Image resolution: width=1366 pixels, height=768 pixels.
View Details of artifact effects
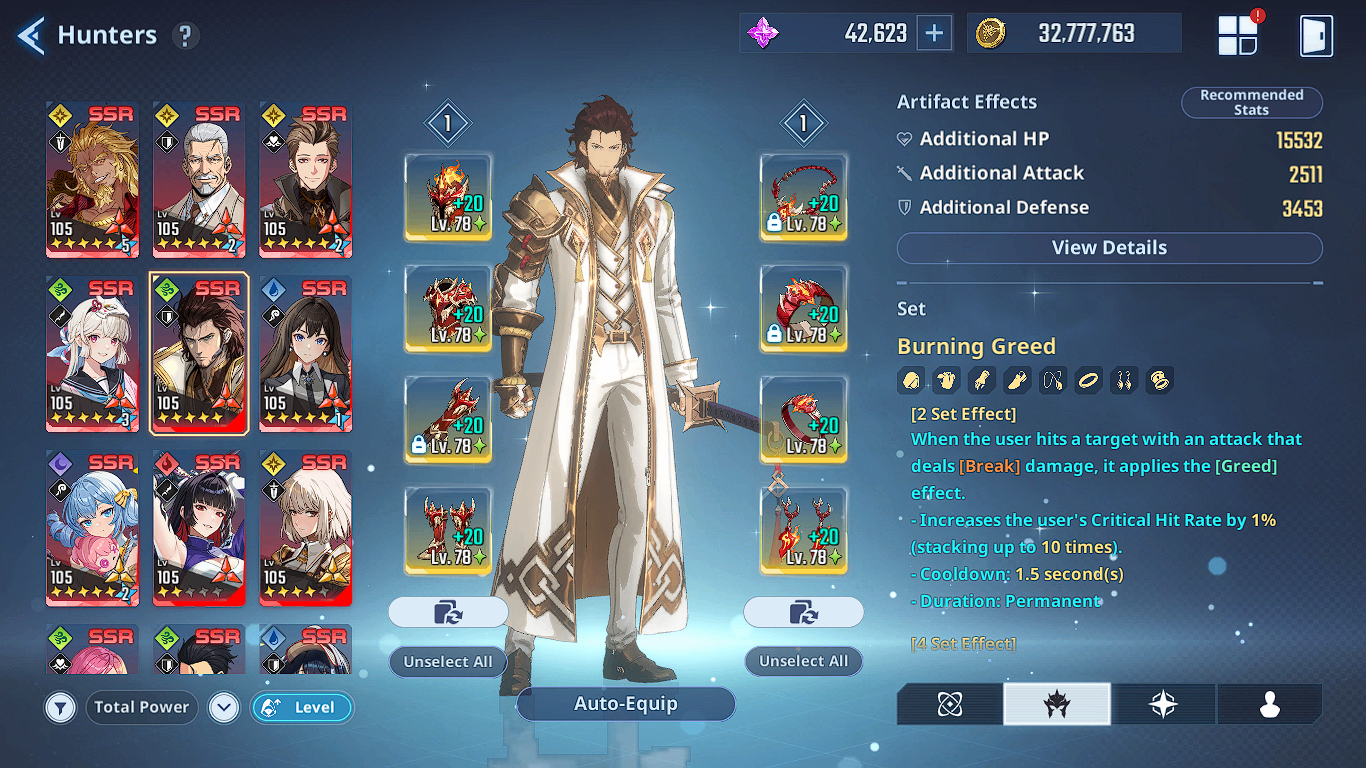[1109, 248]
